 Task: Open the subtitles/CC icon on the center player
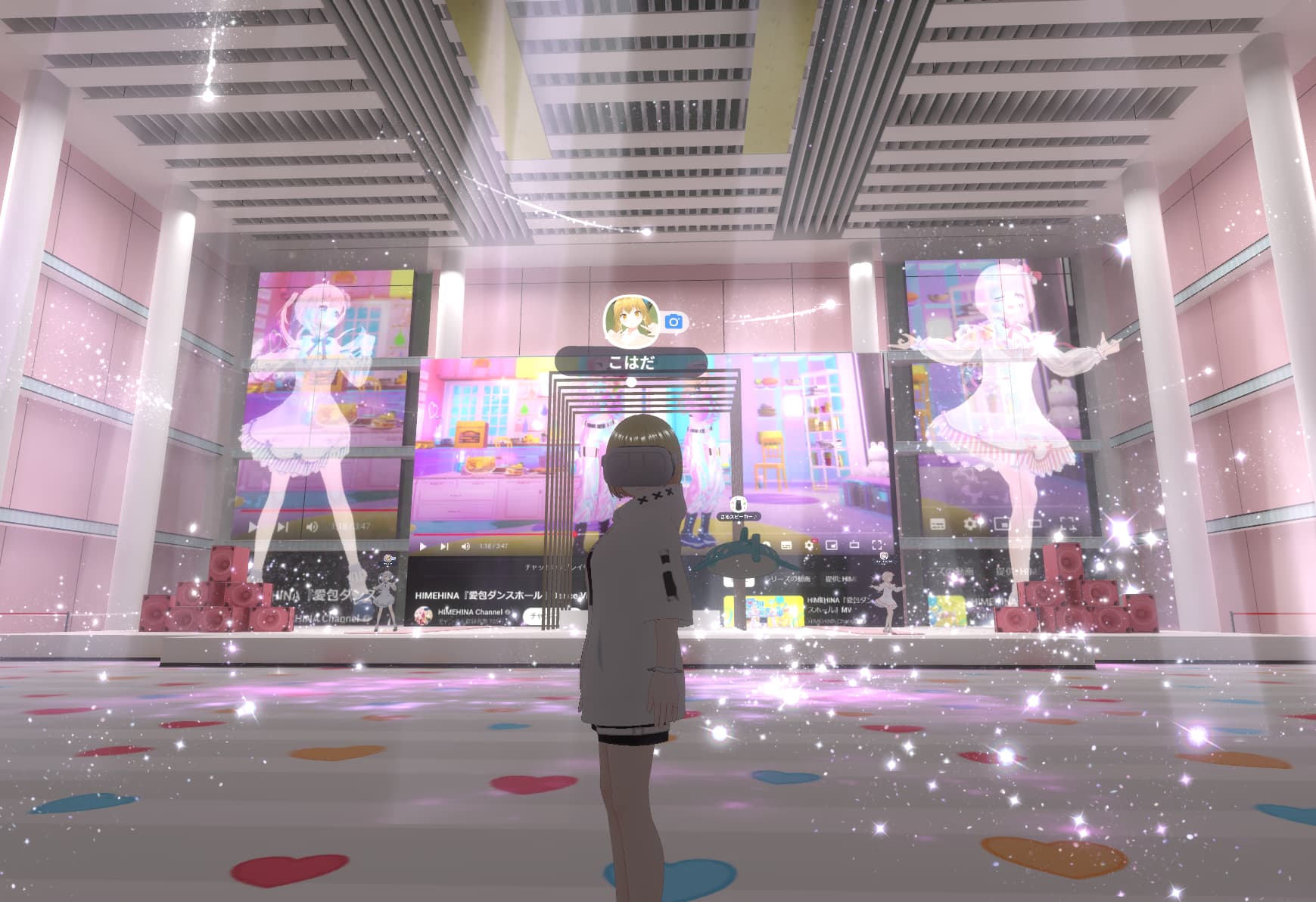pyautogui.click(x=787, y=545)
